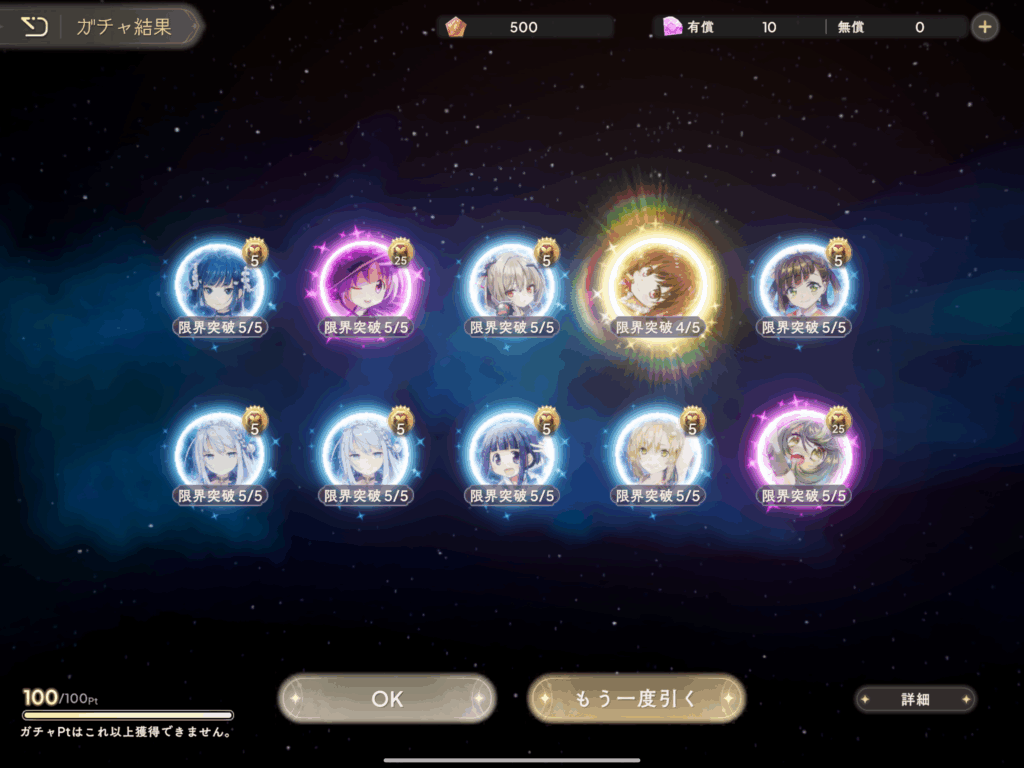View the blonde-haired character result
This screenshot has height=768, width=1024.
point(658,455)
